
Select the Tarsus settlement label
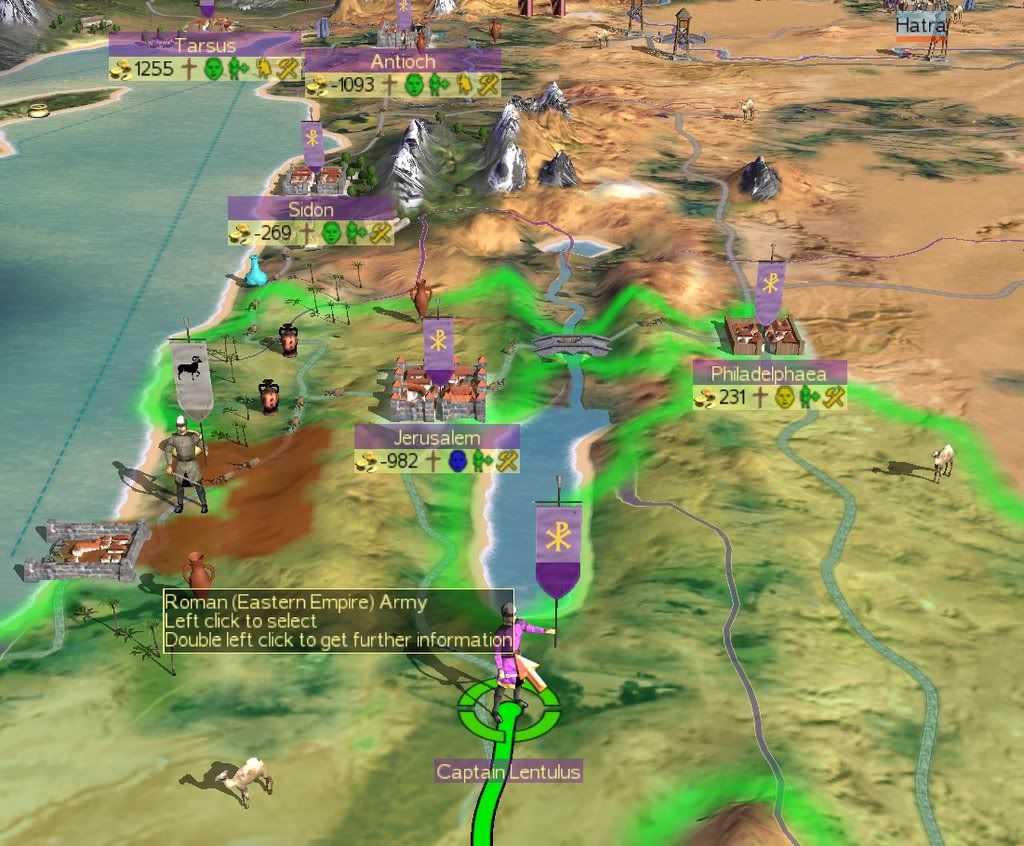pos(204,45)
